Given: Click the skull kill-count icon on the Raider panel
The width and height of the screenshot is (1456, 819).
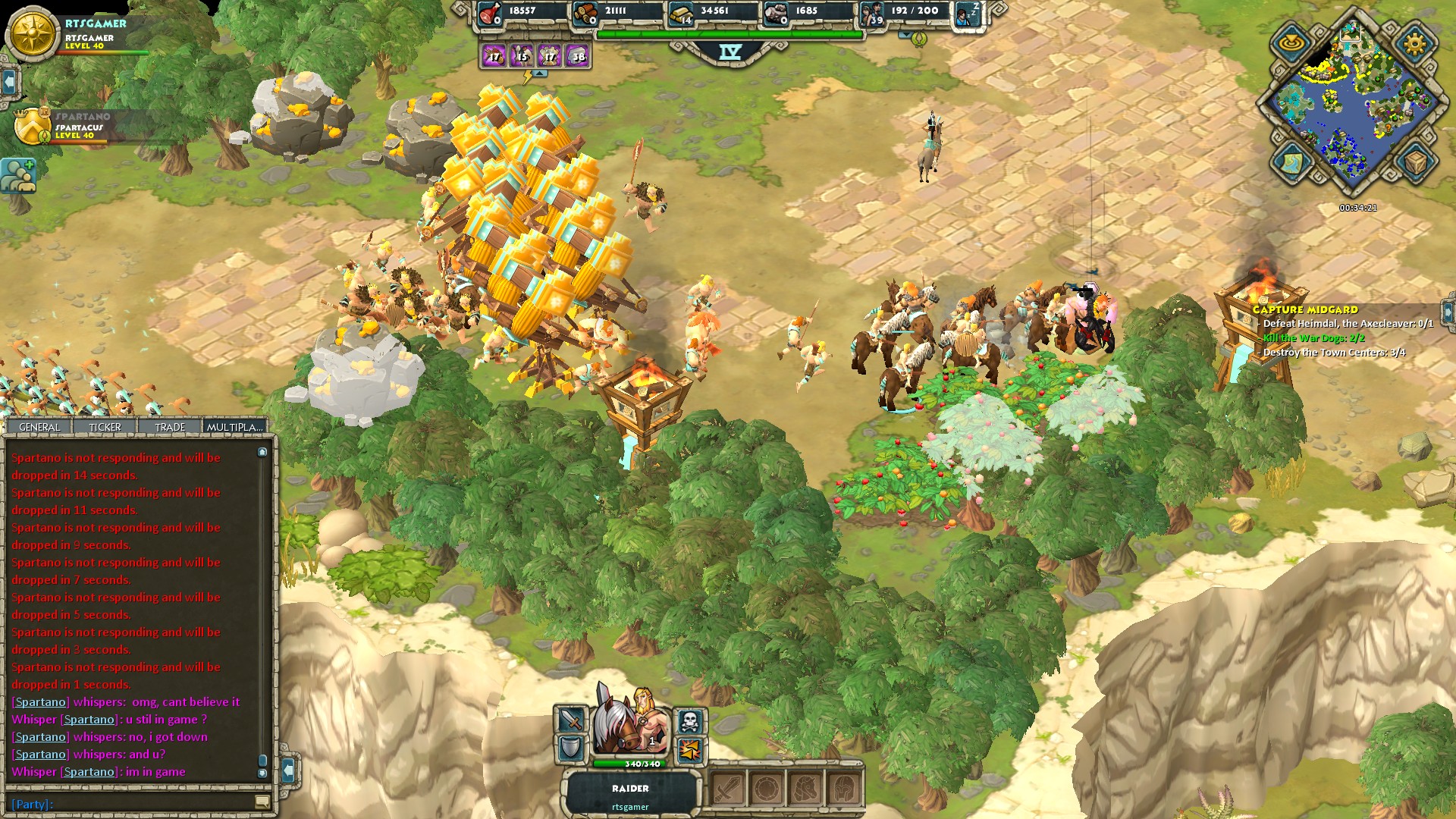Looking at the screenshot, I should (689, 720).
